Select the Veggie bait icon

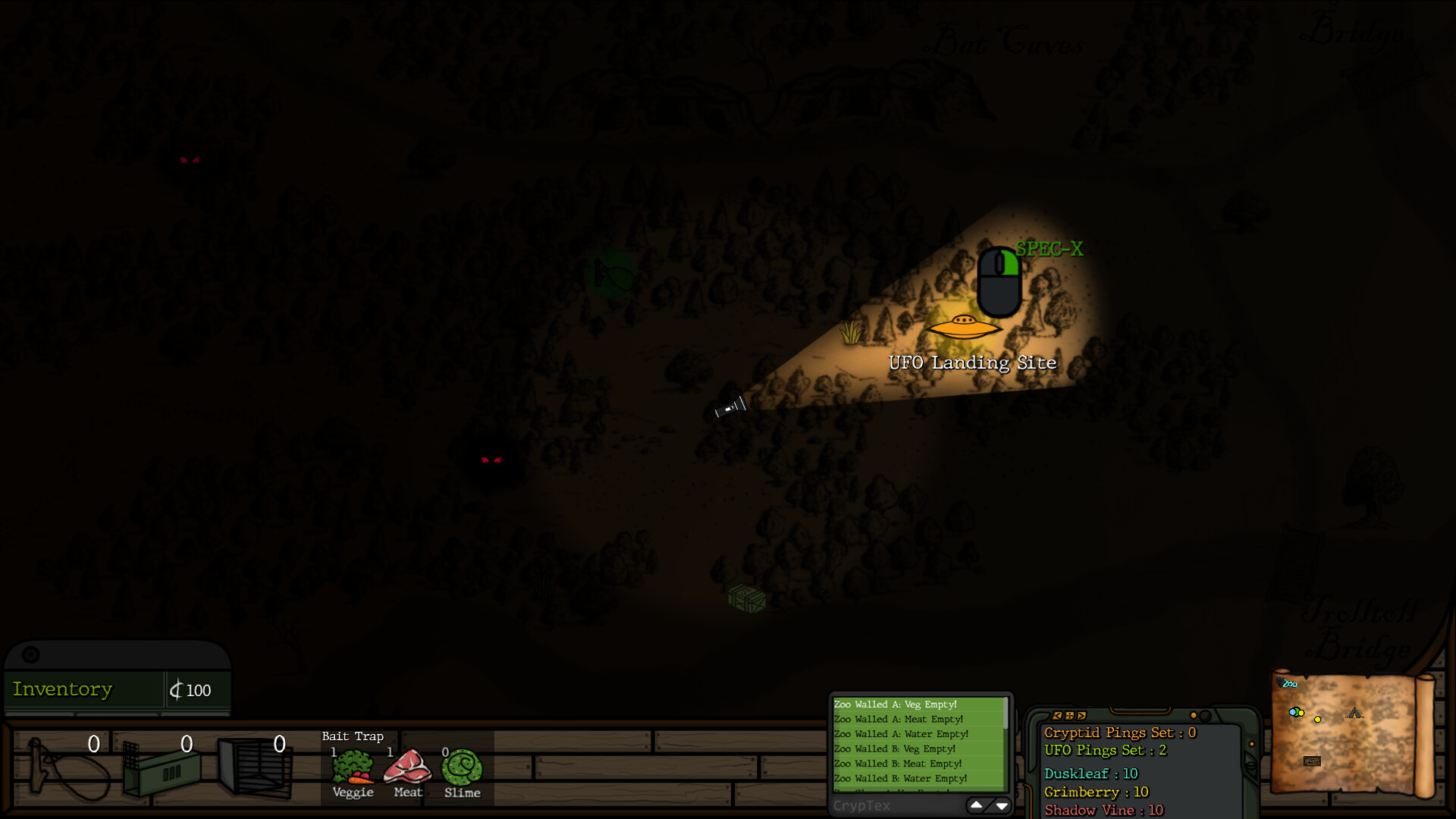[353, 767]
